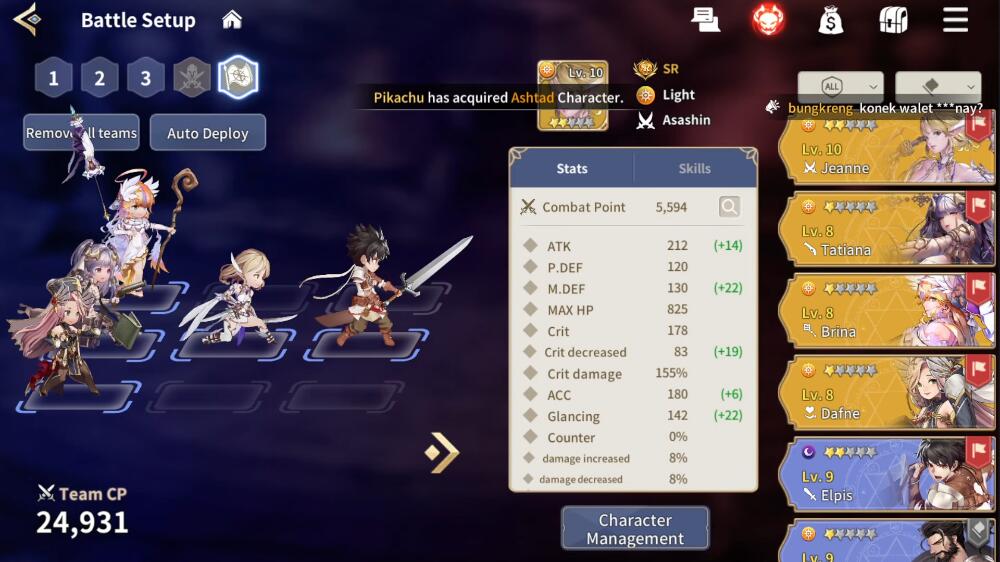
Task: Open the hamburger main menu
Action: click(955, 20)
